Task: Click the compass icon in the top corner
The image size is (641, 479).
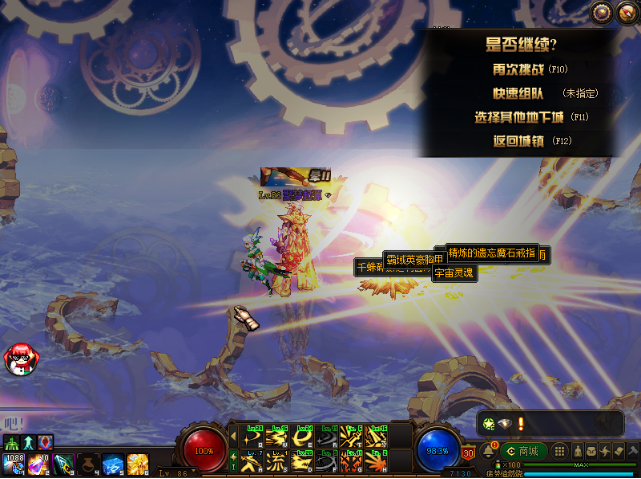Action: [628, 12]
